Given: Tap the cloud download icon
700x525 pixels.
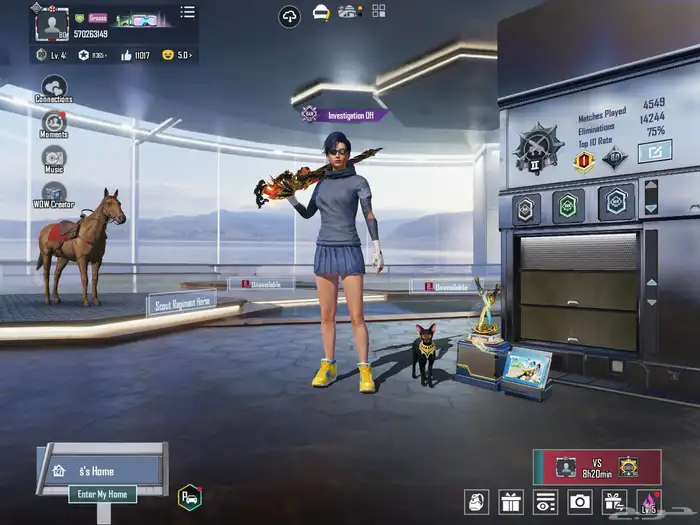Looking at the screenshot, I should click(289, 16).
